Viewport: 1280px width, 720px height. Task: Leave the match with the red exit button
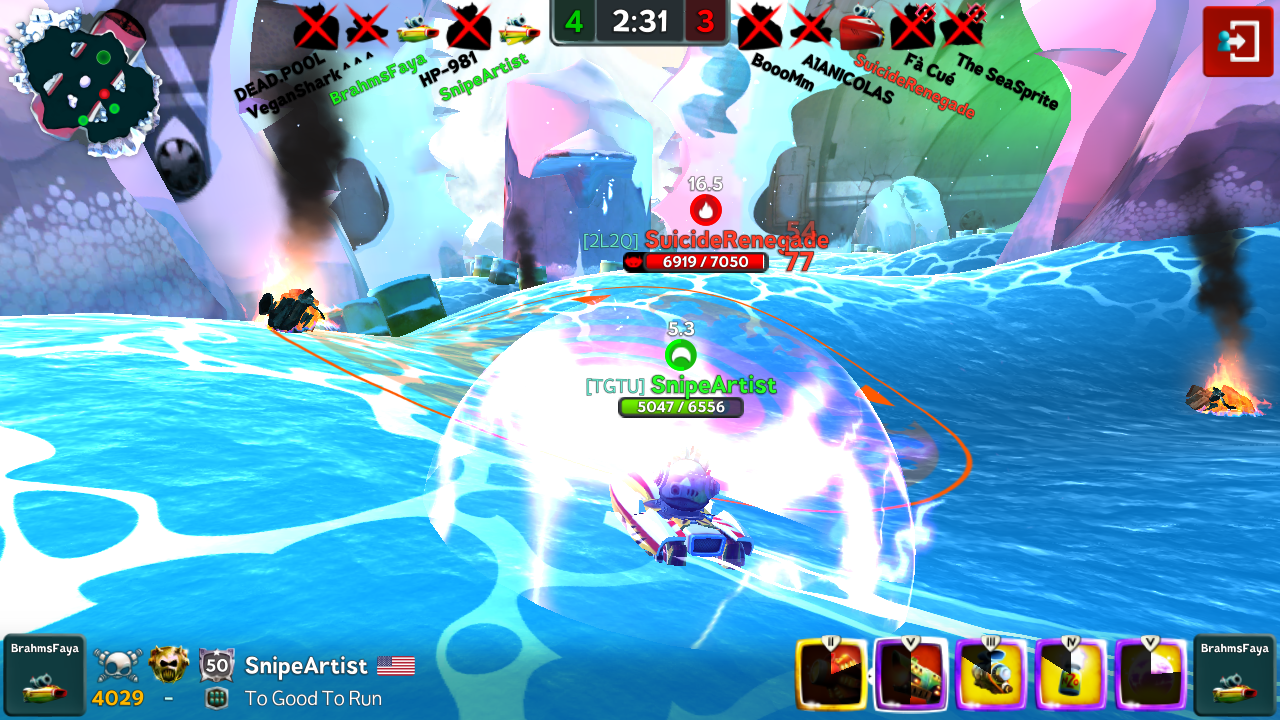tap(1237, 41)
